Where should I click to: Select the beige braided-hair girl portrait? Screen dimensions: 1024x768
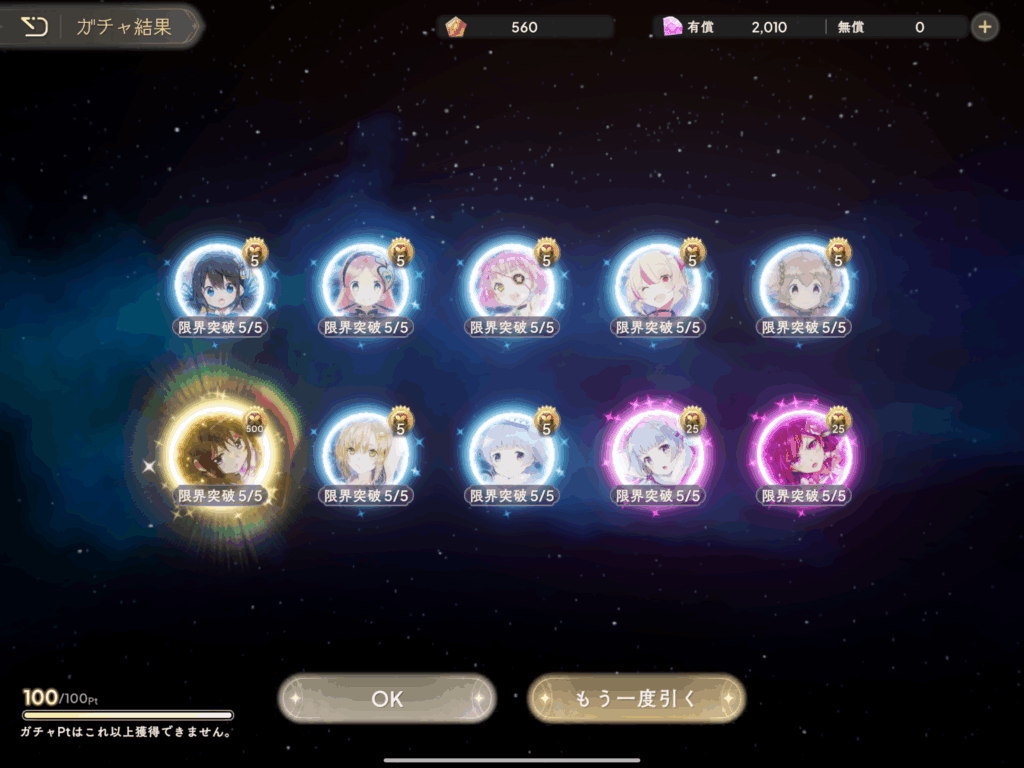(805, 284)
